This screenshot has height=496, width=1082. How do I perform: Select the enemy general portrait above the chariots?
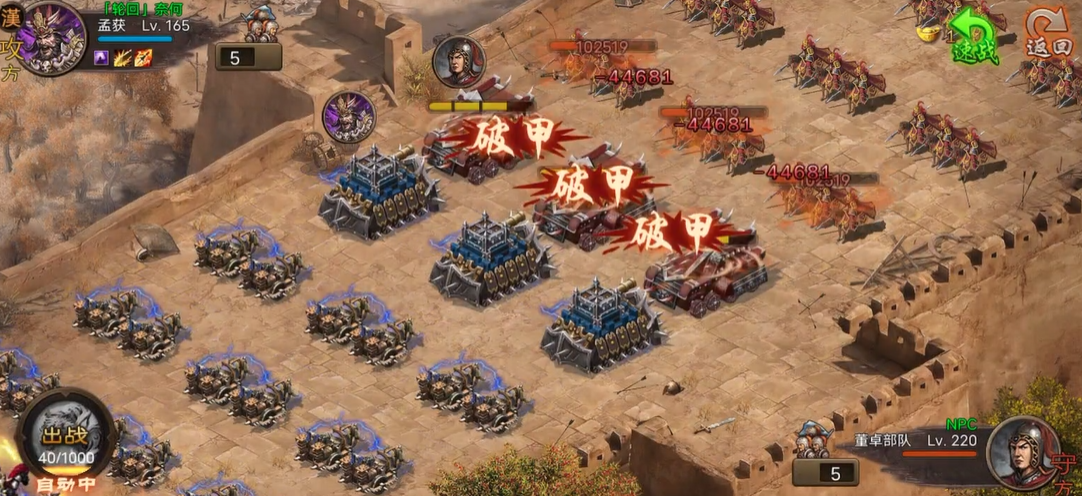459,62
